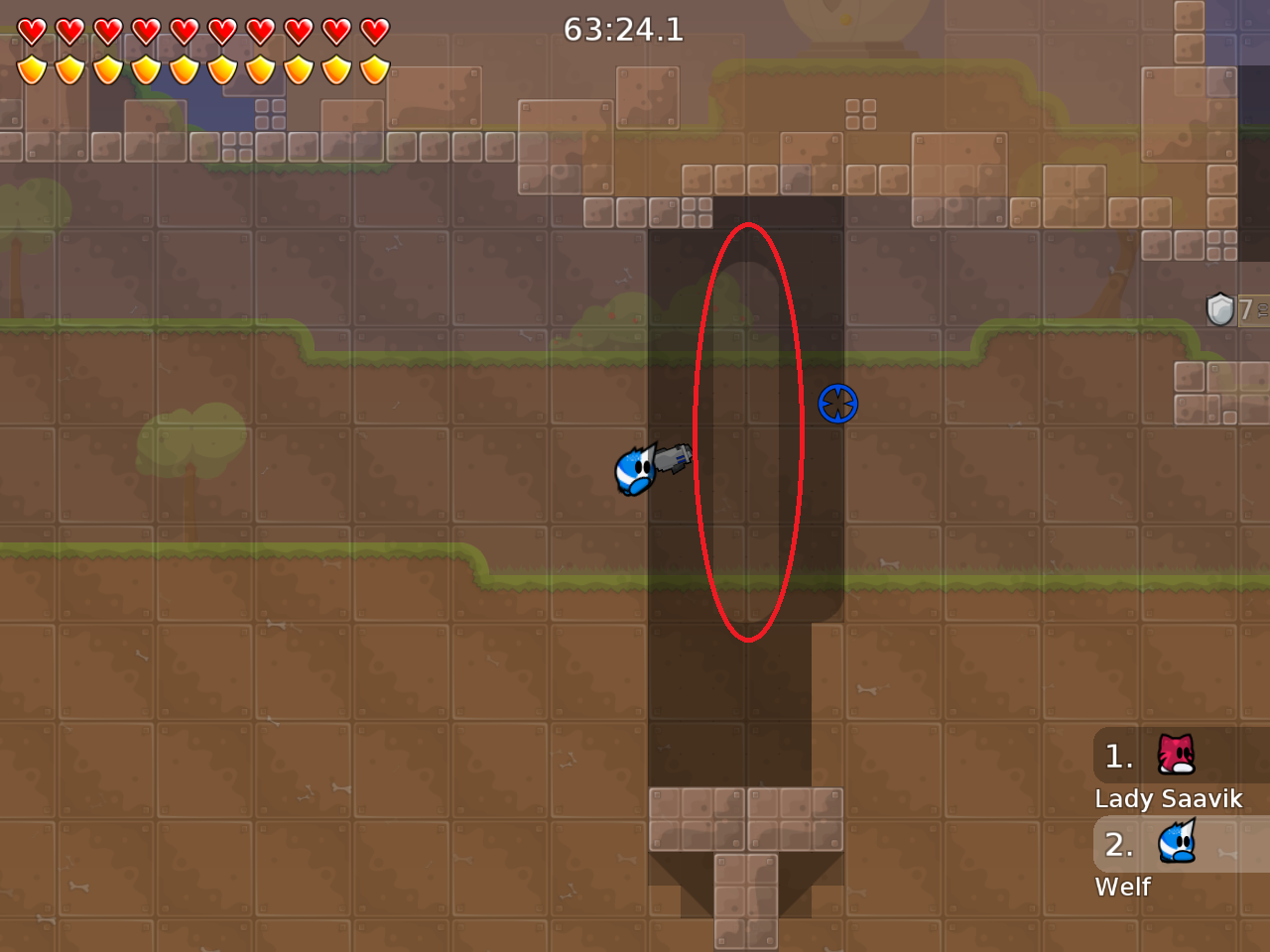Click the first red heart icon
This screenshot has height=952, width=1270.
pos(34,30)
